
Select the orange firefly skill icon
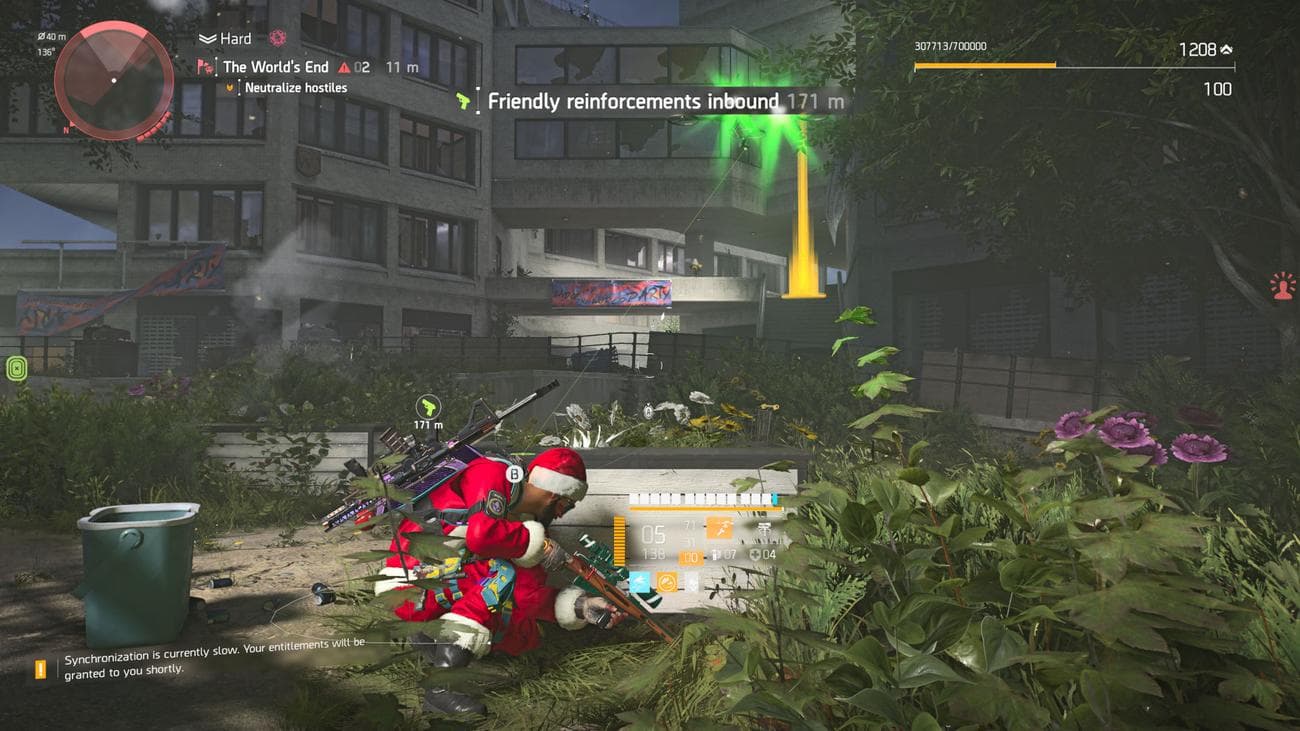click(x=667, y=581)
